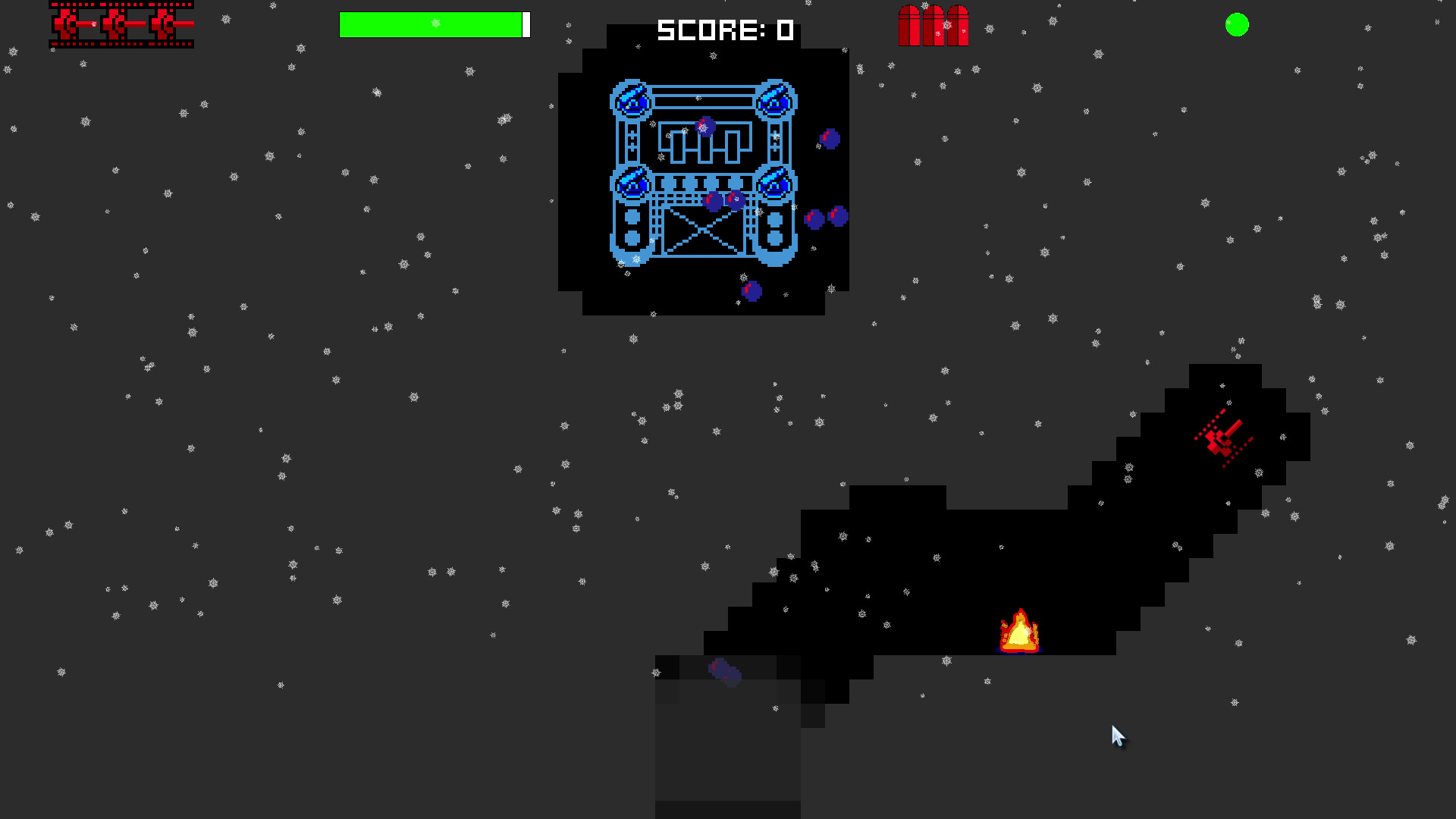Click the SCORE: 0 header text

pos(724,30)
